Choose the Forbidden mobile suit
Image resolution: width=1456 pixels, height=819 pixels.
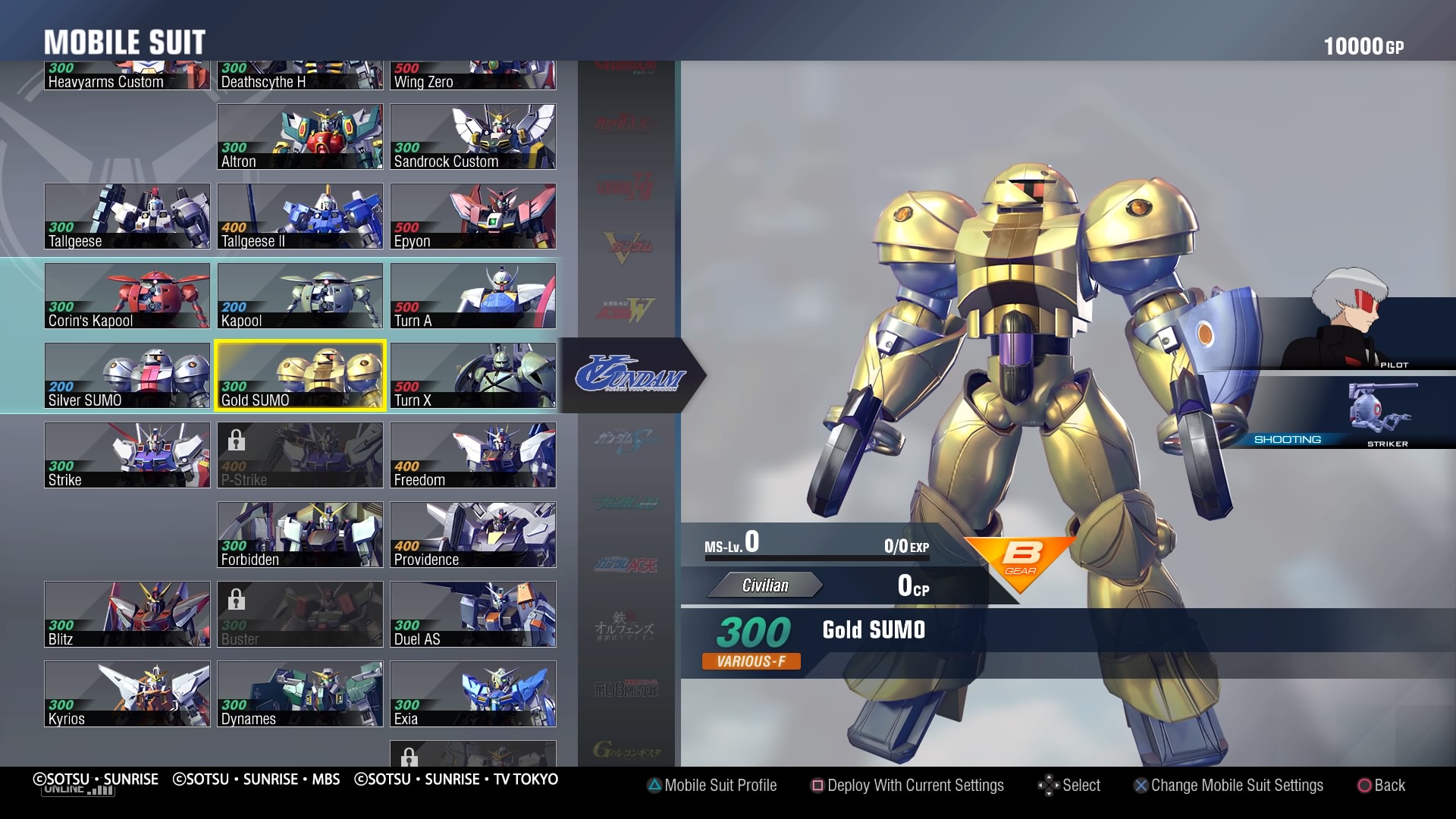click(x=300, y=535)
